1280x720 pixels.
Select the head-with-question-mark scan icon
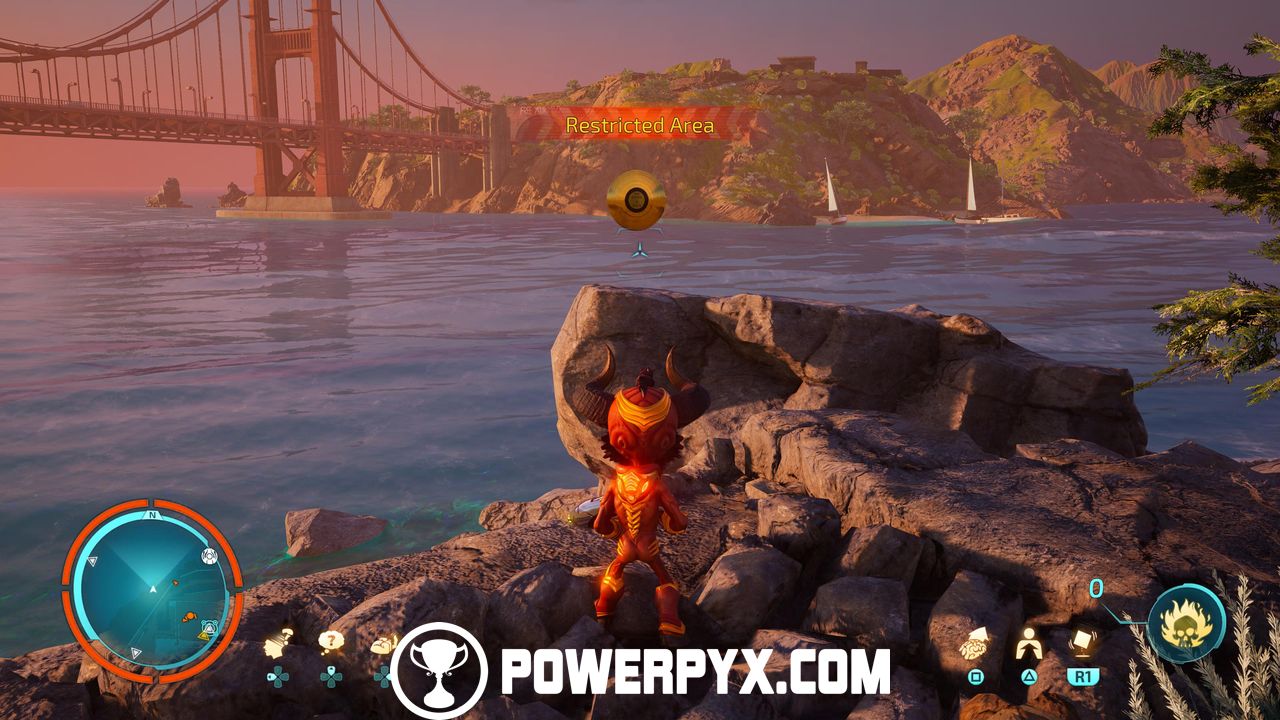click(x=278, y=644)
